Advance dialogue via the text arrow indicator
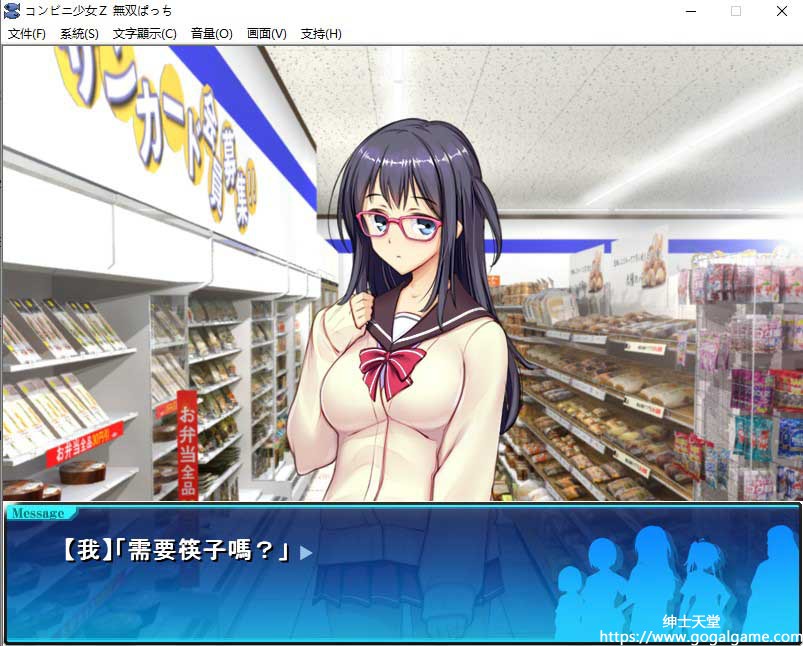This screenshot has height=646, width=803. click(306, 552)
